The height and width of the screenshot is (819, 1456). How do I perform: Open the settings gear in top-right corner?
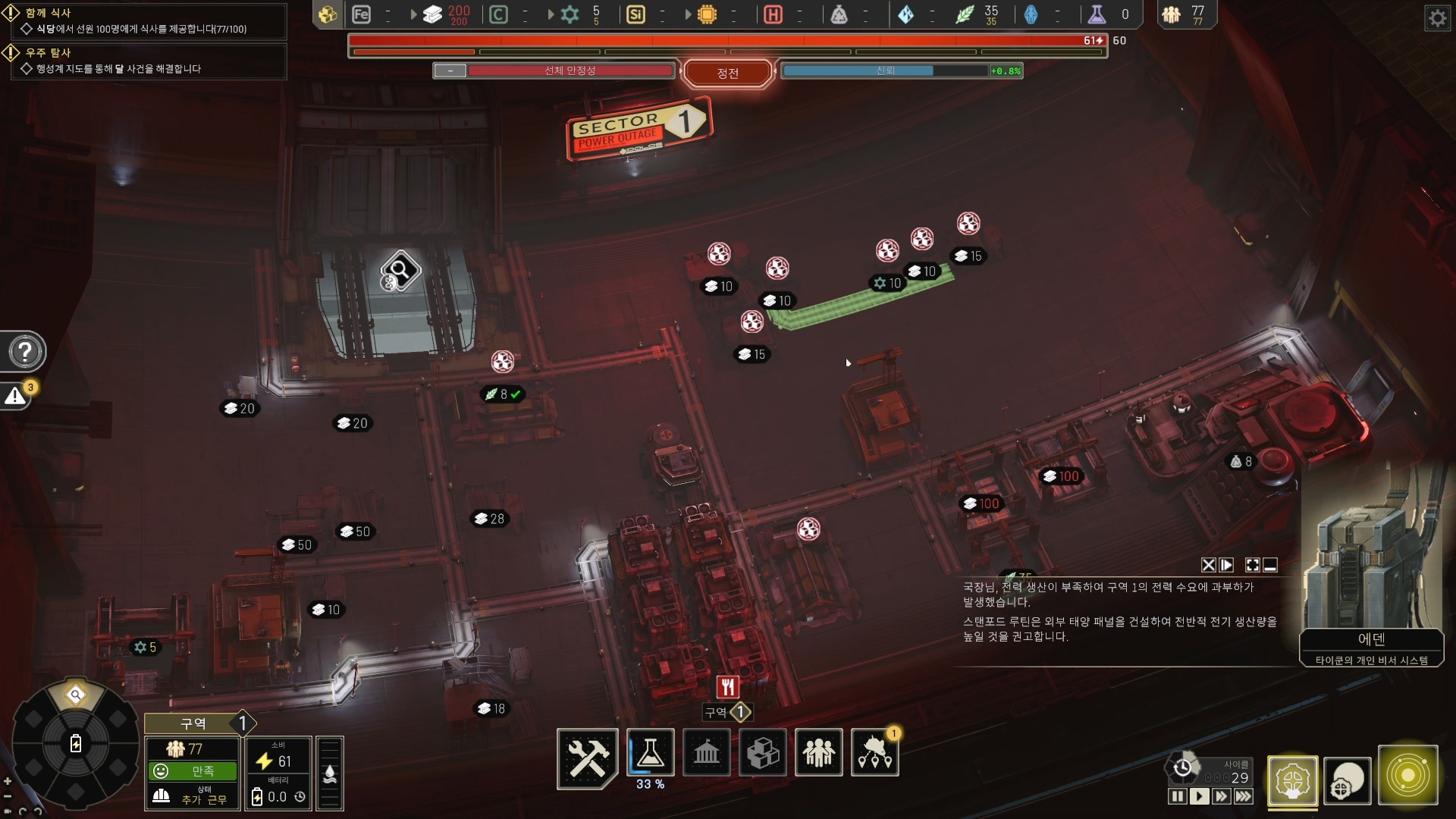(1437, 17)
